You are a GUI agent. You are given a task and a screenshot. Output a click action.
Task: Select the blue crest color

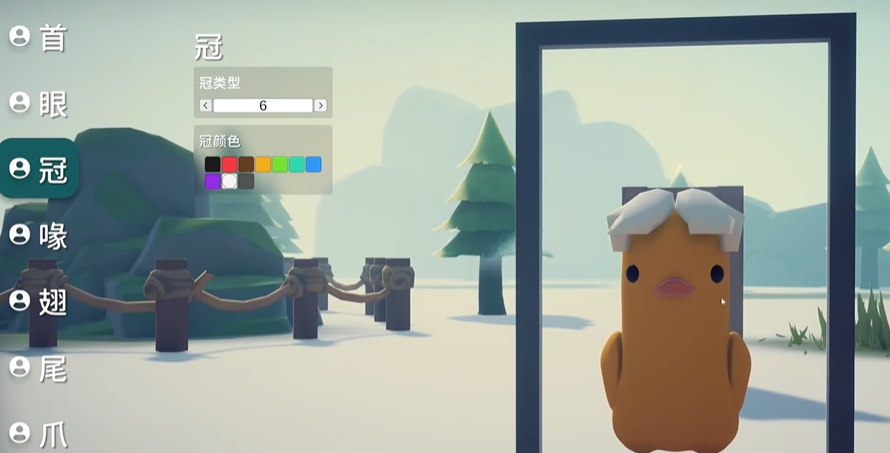coord(314,164)
